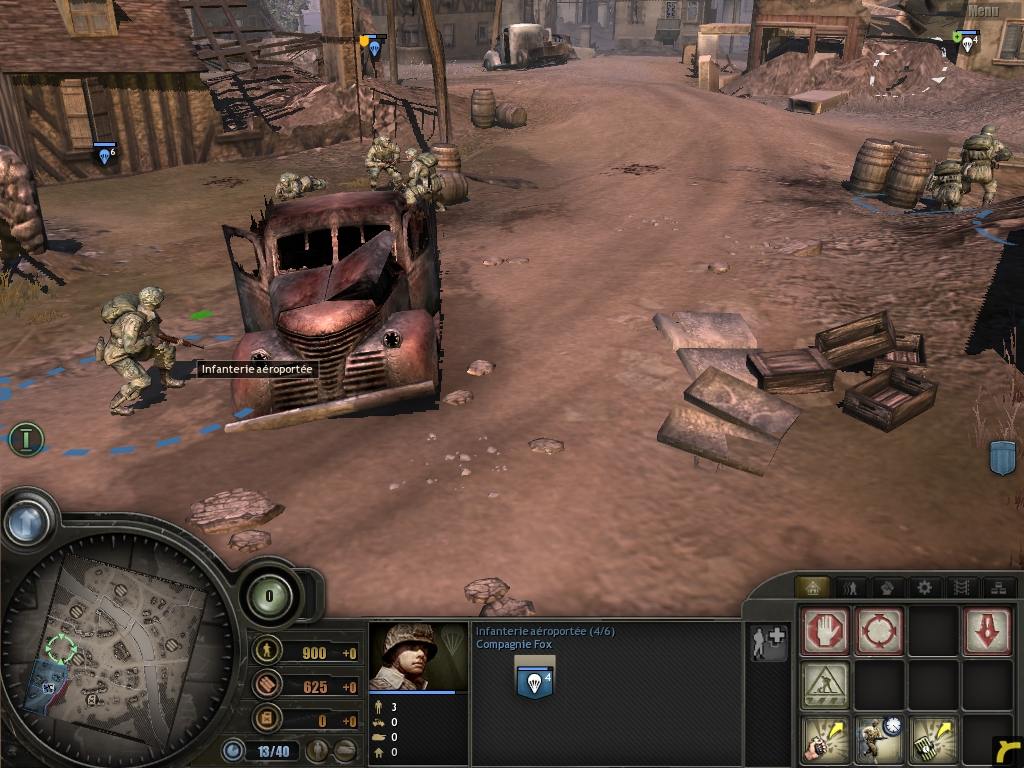Screen dimensions: 1024x768
Task: Activate the attack-move crosshair command
Action: 879,631
